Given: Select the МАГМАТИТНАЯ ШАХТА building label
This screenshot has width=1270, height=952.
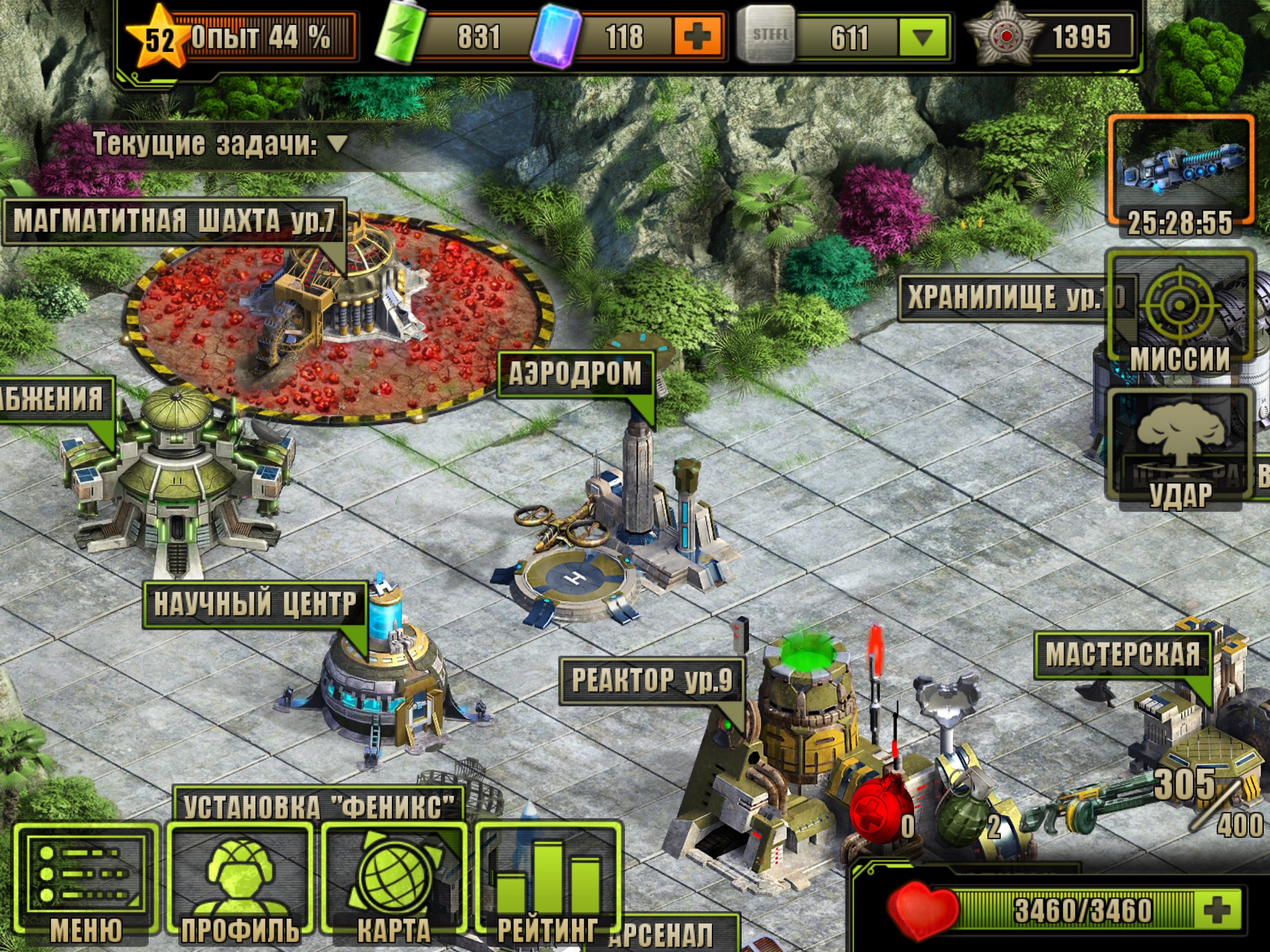Looking at the screenshot, I should click(174, 221).
